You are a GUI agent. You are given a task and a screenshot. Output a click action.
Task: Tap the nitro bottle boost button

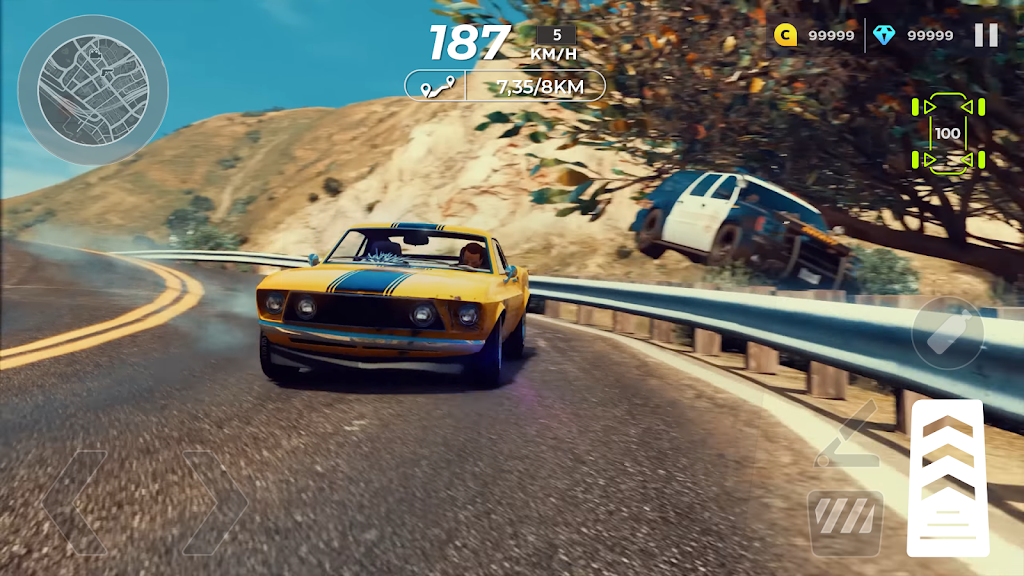click(x=946, y=333)
